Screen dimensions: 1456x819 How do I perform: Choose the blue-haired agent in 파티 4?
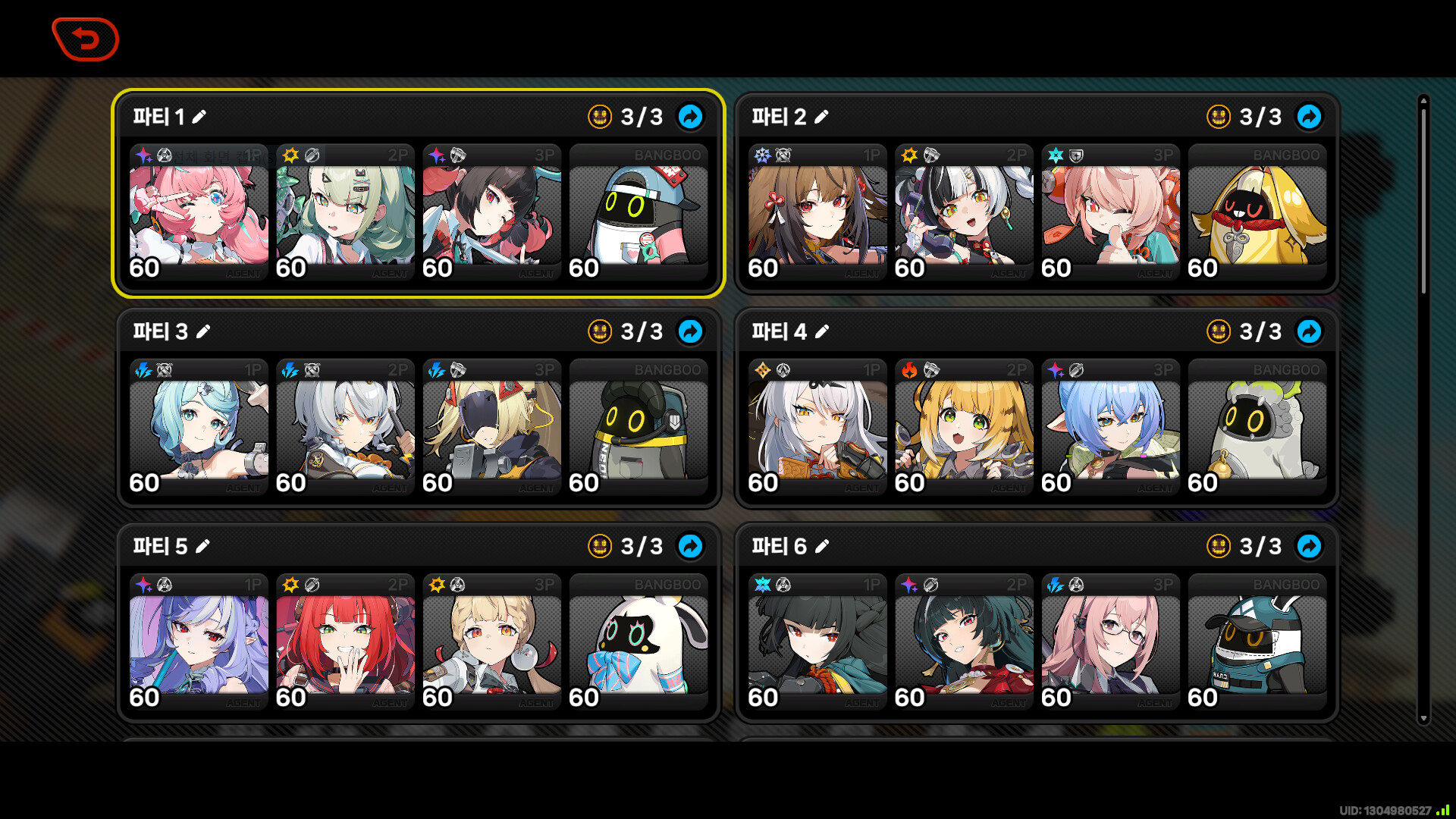tap(1110, 428)
